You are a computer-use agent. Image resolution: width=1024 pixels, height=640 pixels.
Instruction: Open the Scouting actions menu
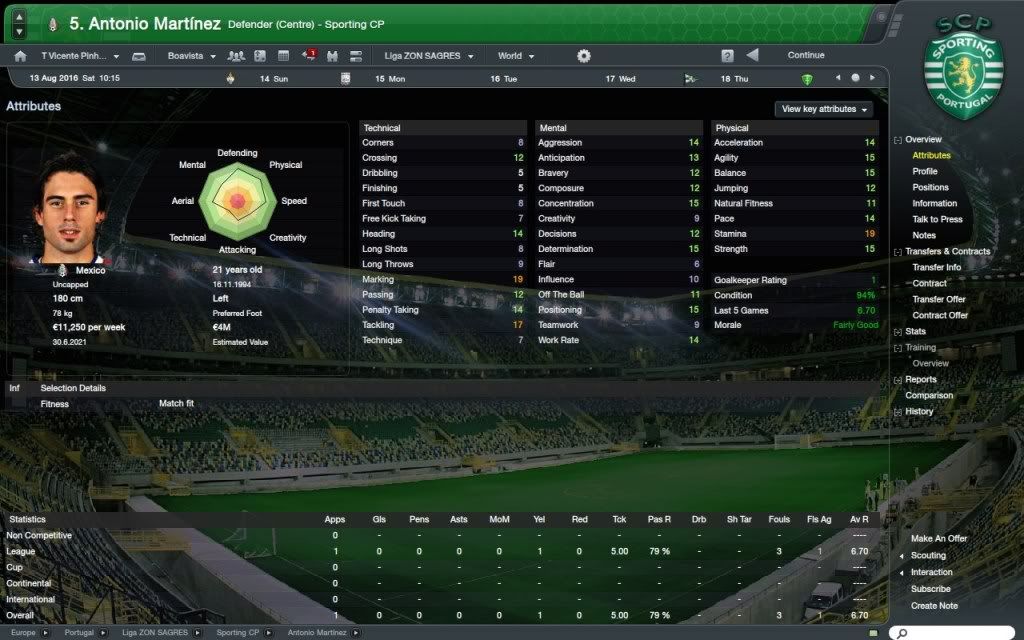pyautogui.click(x=928, y=556)
